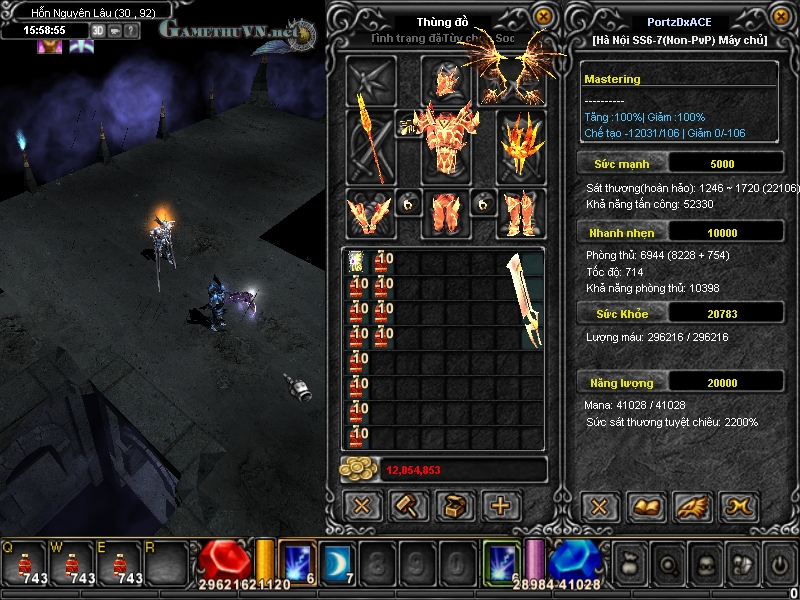Pick the golden blade in inventory
The height and width of the screenshot is (600, 800).
coord(524,299)
